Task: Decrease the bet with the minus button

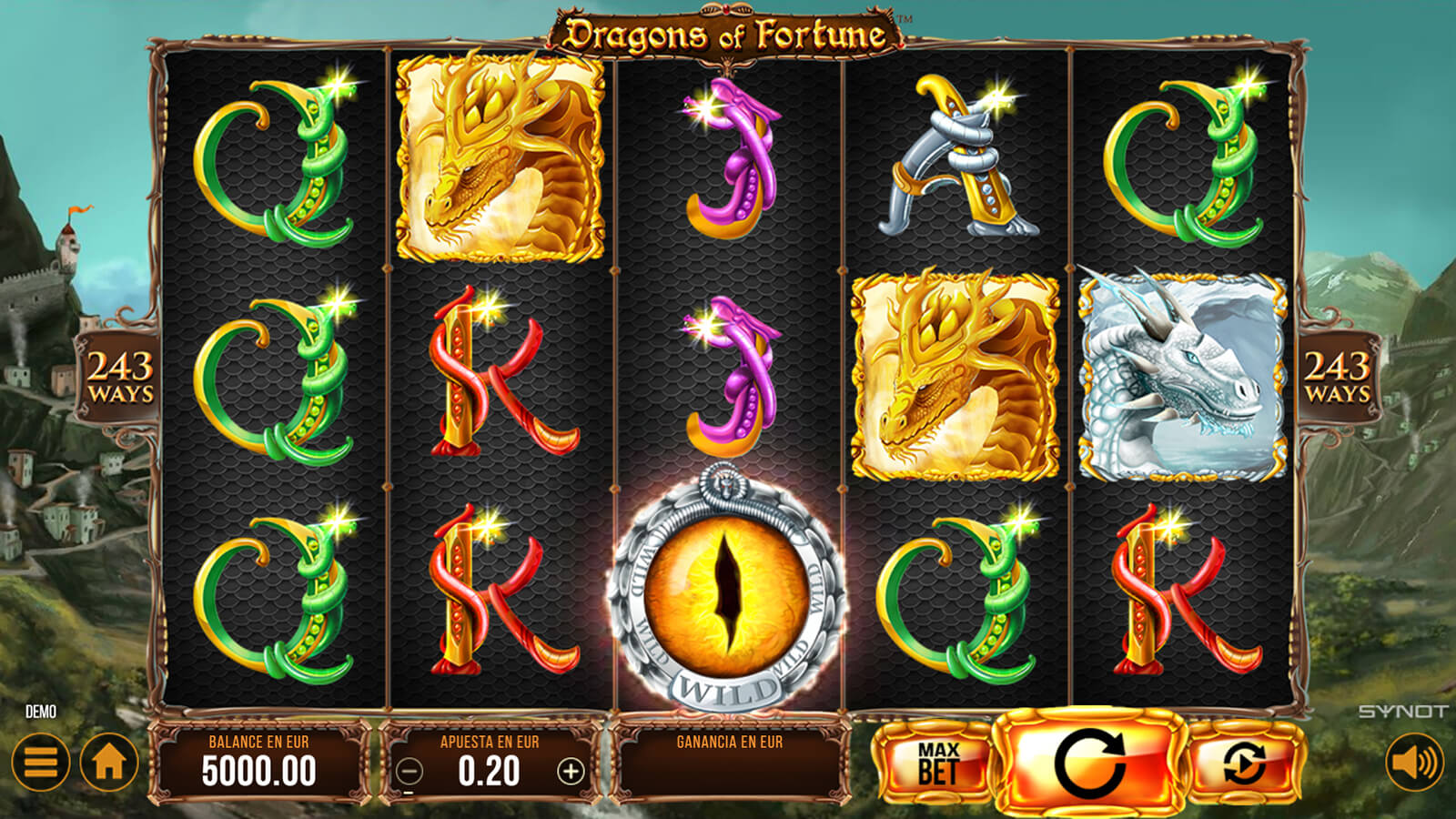Action: (x=409, y=772)
